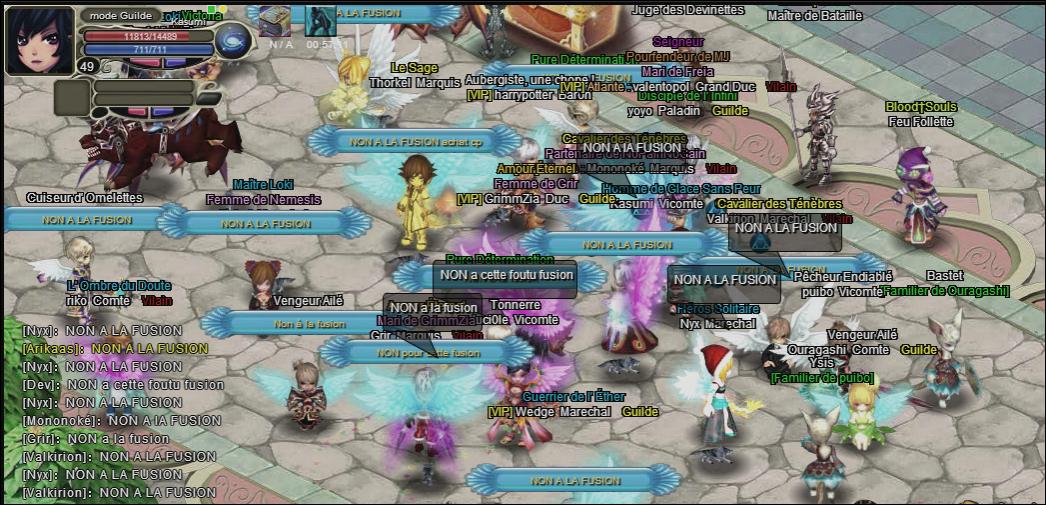
Task: Click the dark figure buff icon with timer
Action: point(320,21)
